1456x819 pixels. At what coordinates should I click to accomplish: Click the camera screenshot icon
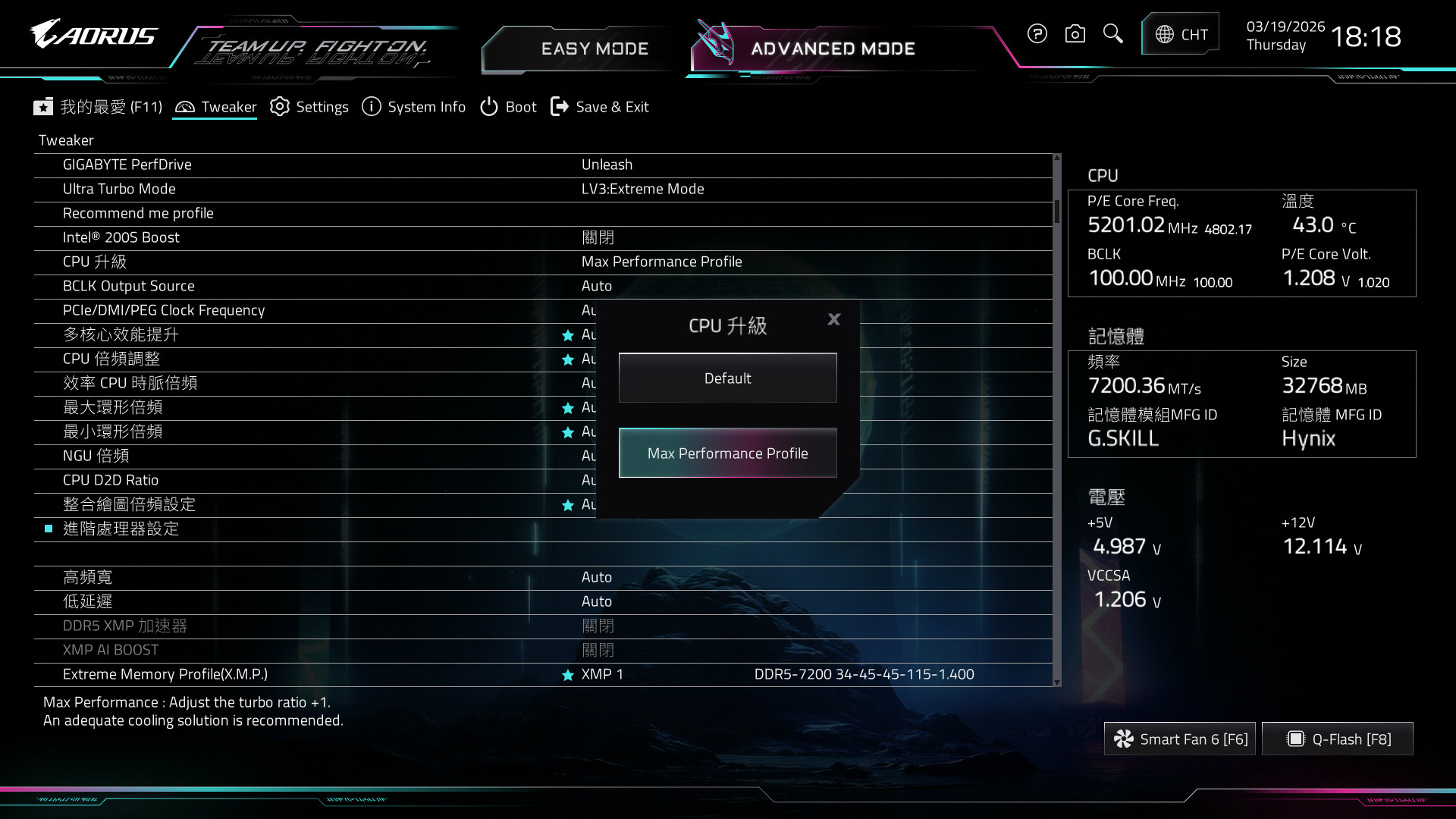point(1075,34)
